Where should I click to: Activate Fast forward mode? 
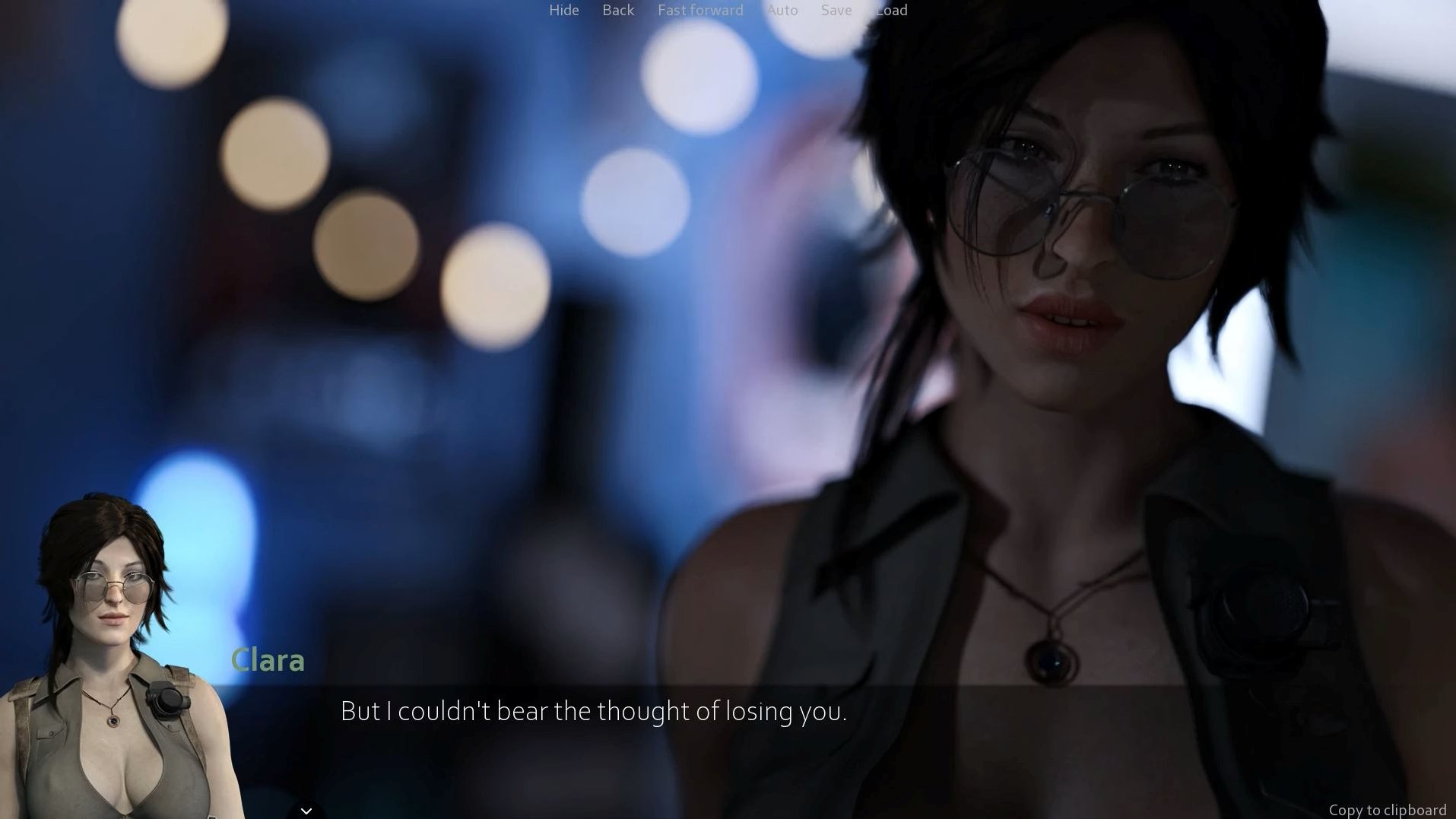tap(699, 10)
